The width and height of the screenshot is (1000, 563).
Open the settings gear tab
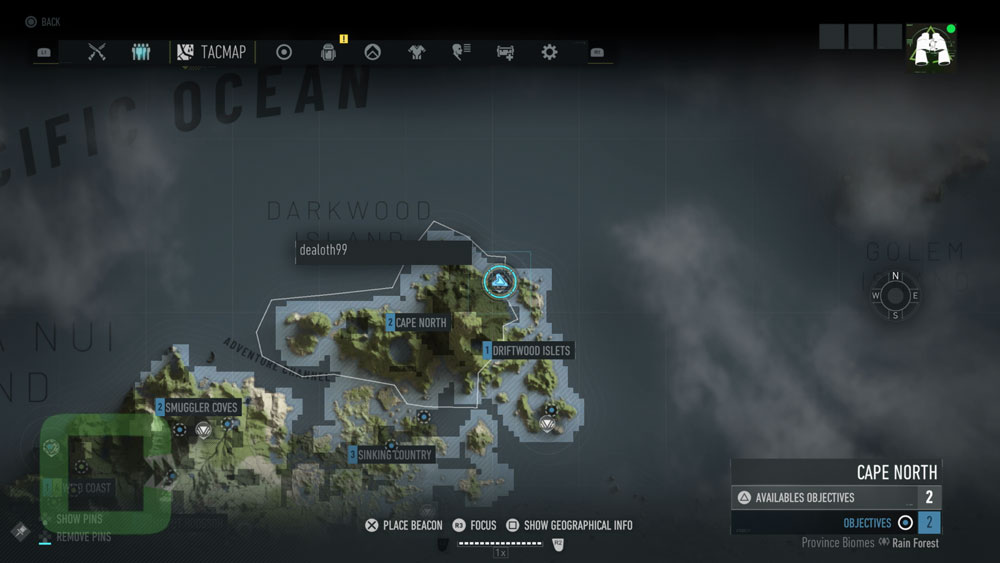pyautogui.click(x=549, y=52)
